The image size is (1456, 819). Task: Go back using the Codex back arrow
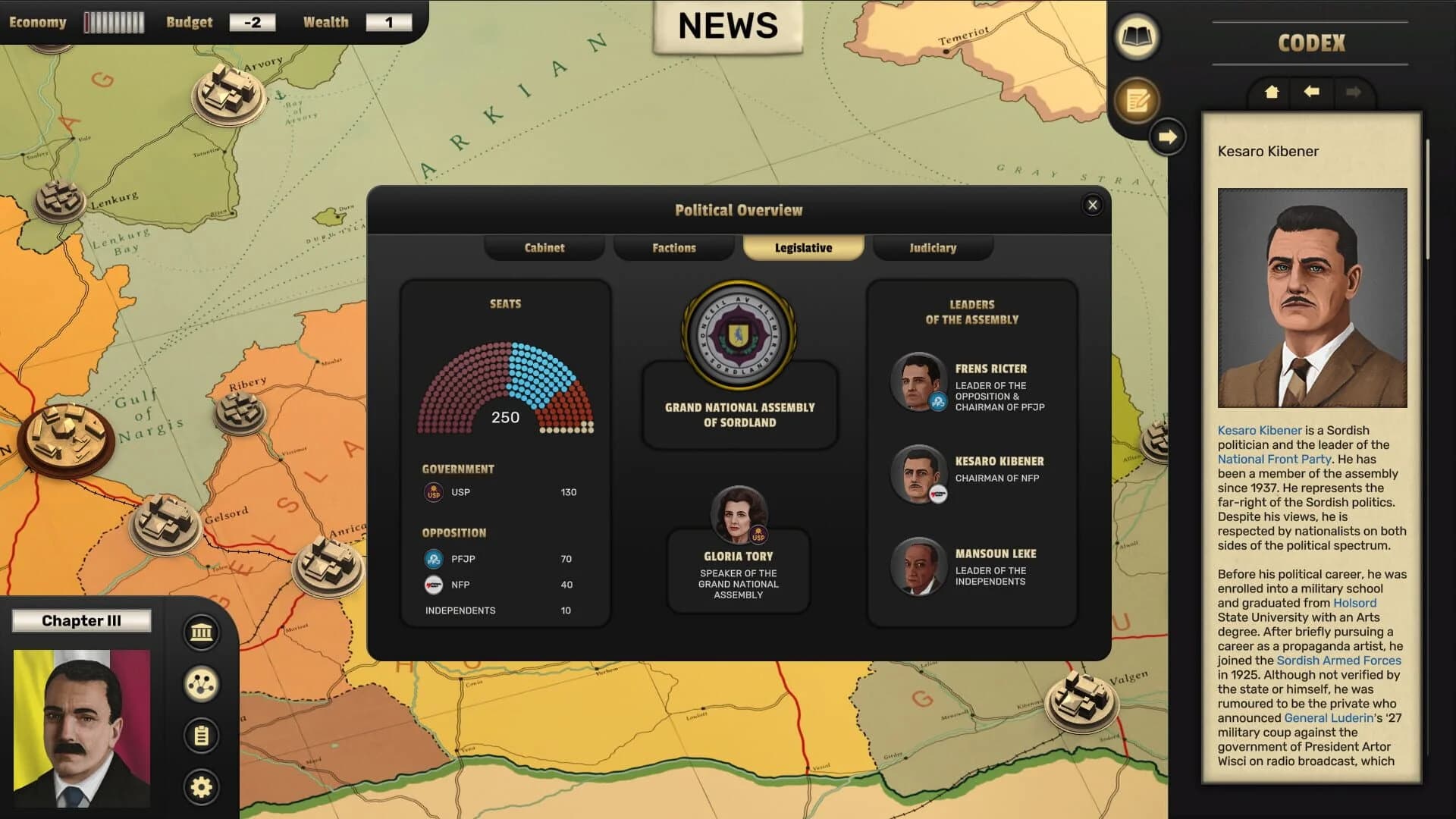click(x=1311, y=93)
